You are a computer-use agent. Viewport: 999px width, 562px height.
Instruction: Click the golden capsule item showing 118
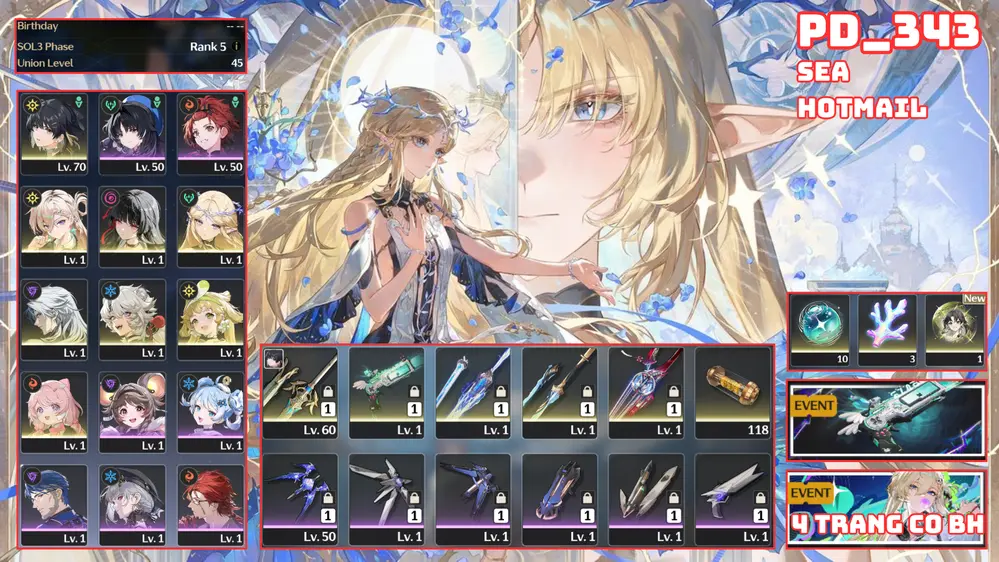pyautogui.click(x=732, y=391)
